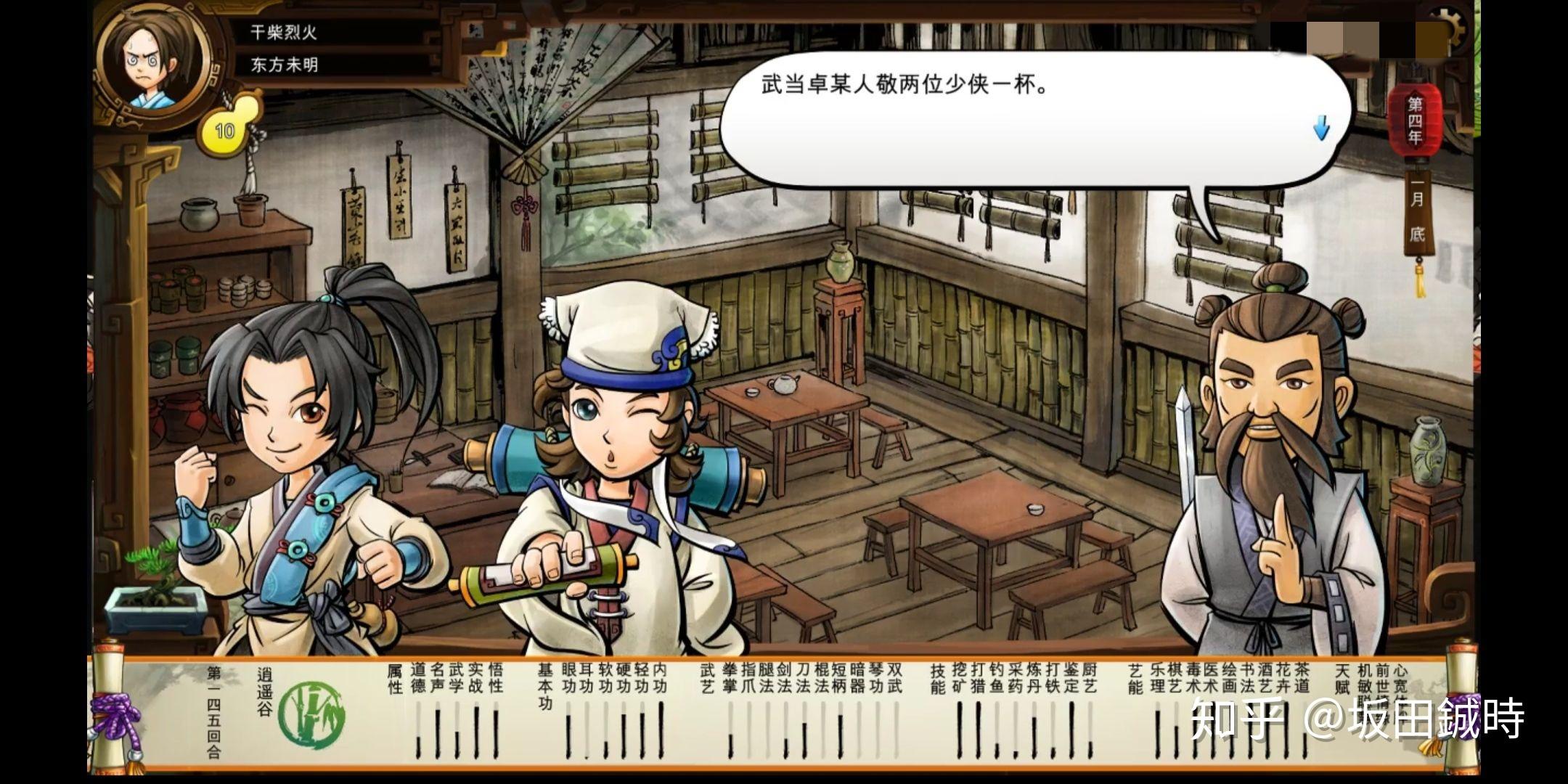Click the red 第四年 lantern
1568x784 pixels.
click(x=1415, y=121)
